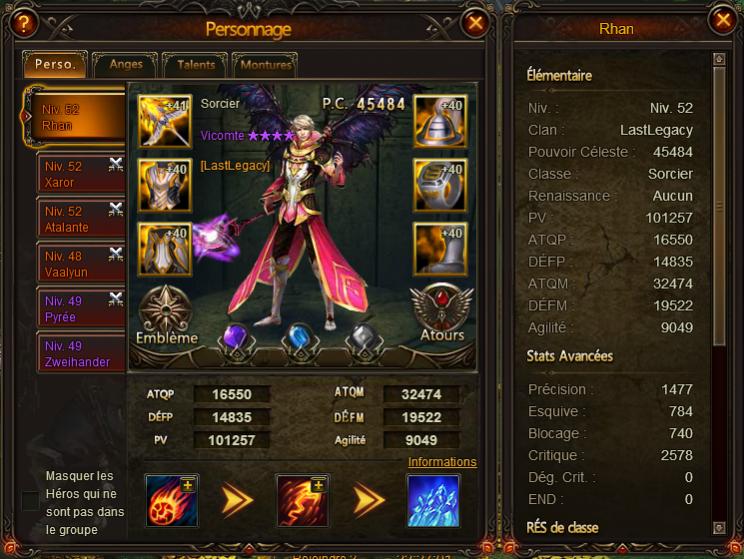Open the Talents tab

click(196, 65)
